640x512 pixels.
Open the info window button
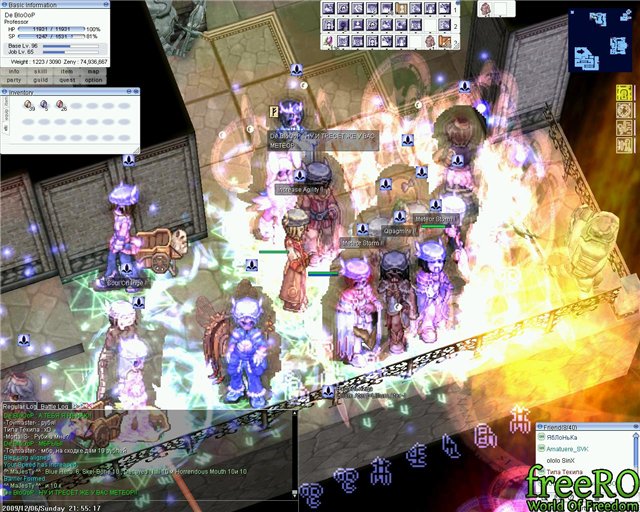coord(14,71)
